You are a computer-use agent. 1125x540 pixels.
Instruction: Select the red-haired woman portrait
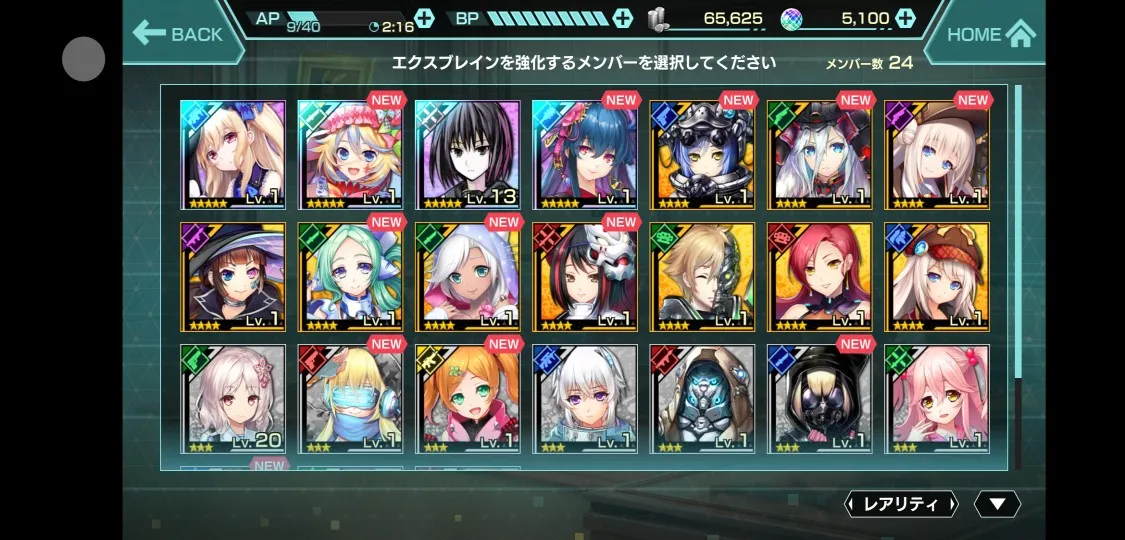(819, 277)
